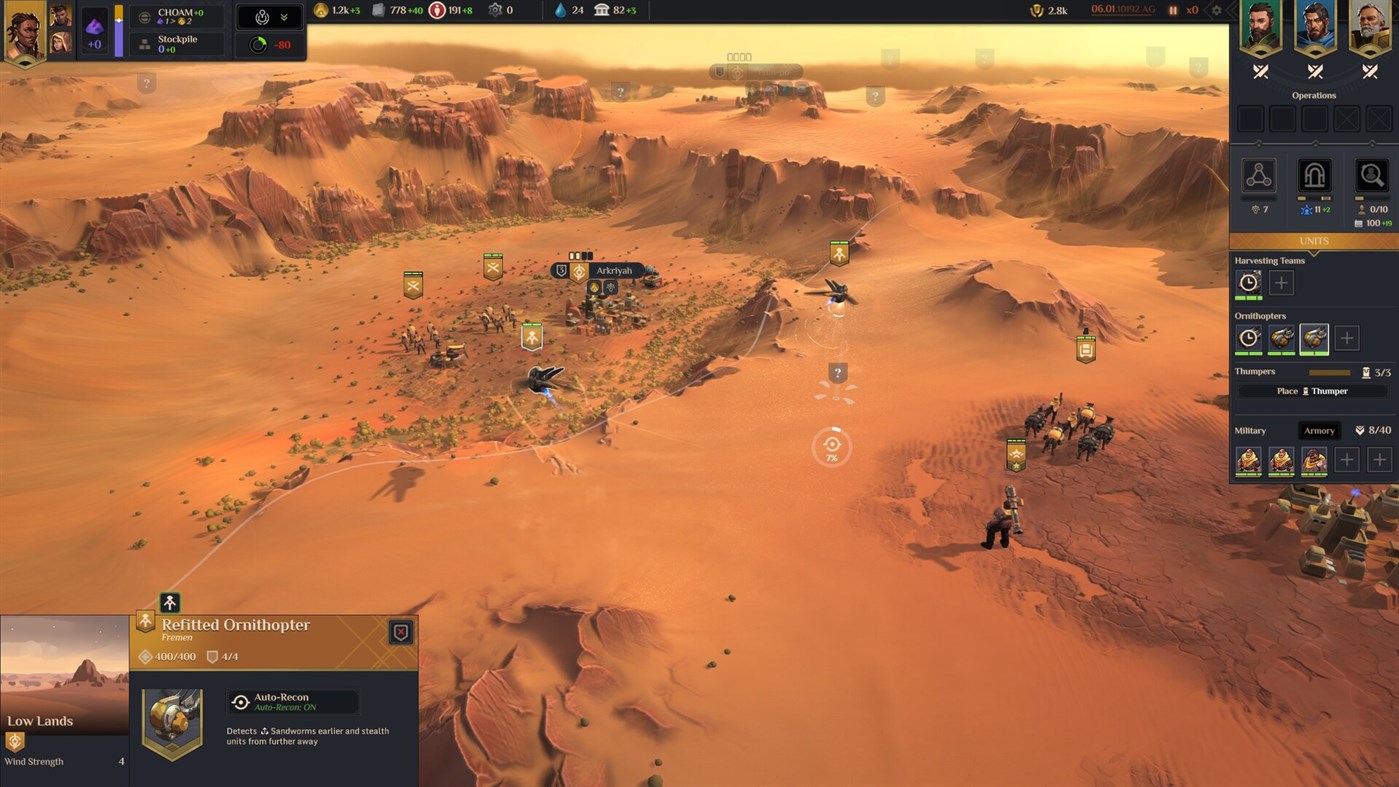The image size is (1399, 787).
Task: Pause the game with the pause toggle
Action: [x=1172, y=11]
